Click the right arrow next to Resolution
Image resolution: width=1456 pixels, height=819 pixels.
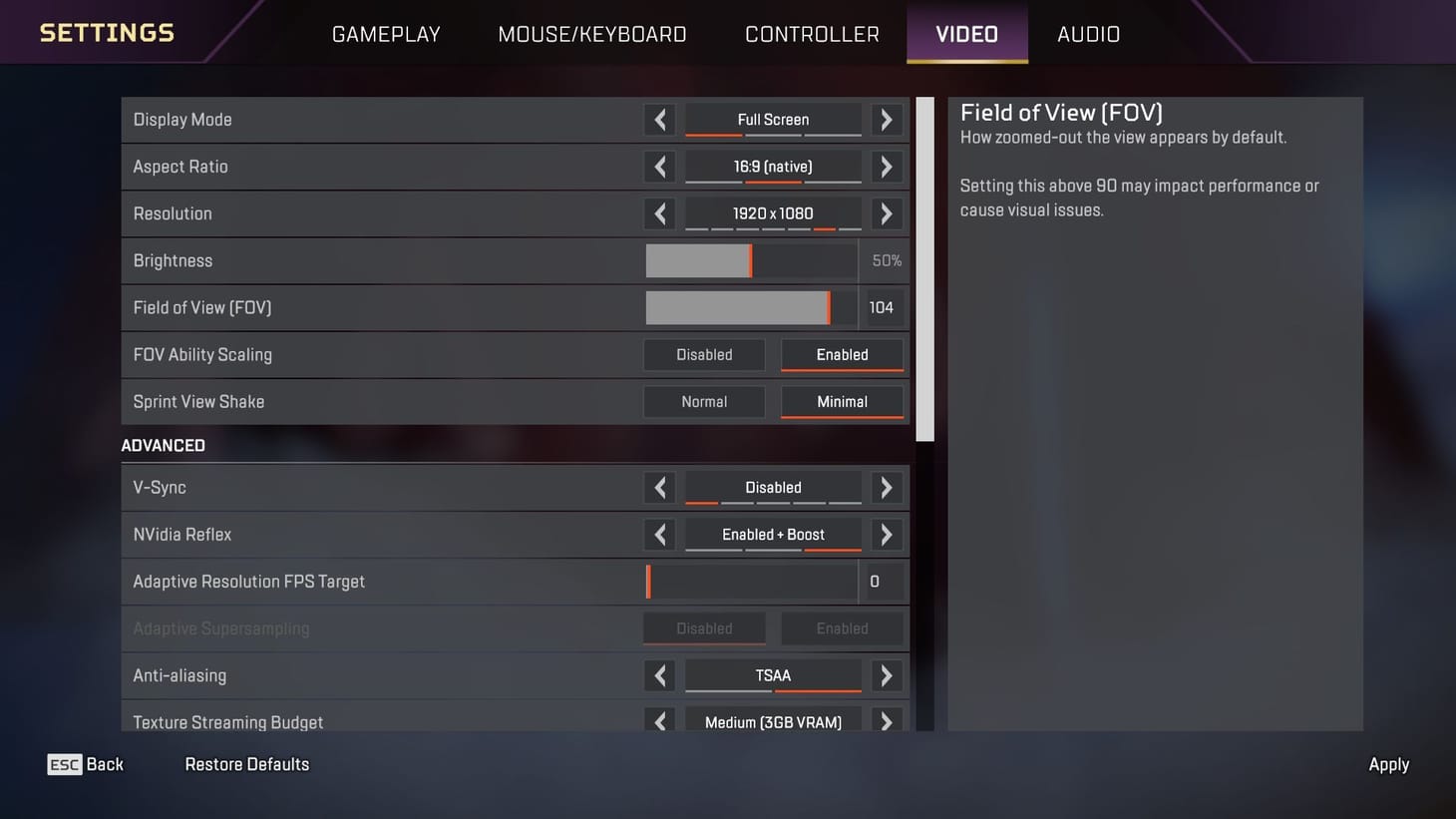click(886, 213)
